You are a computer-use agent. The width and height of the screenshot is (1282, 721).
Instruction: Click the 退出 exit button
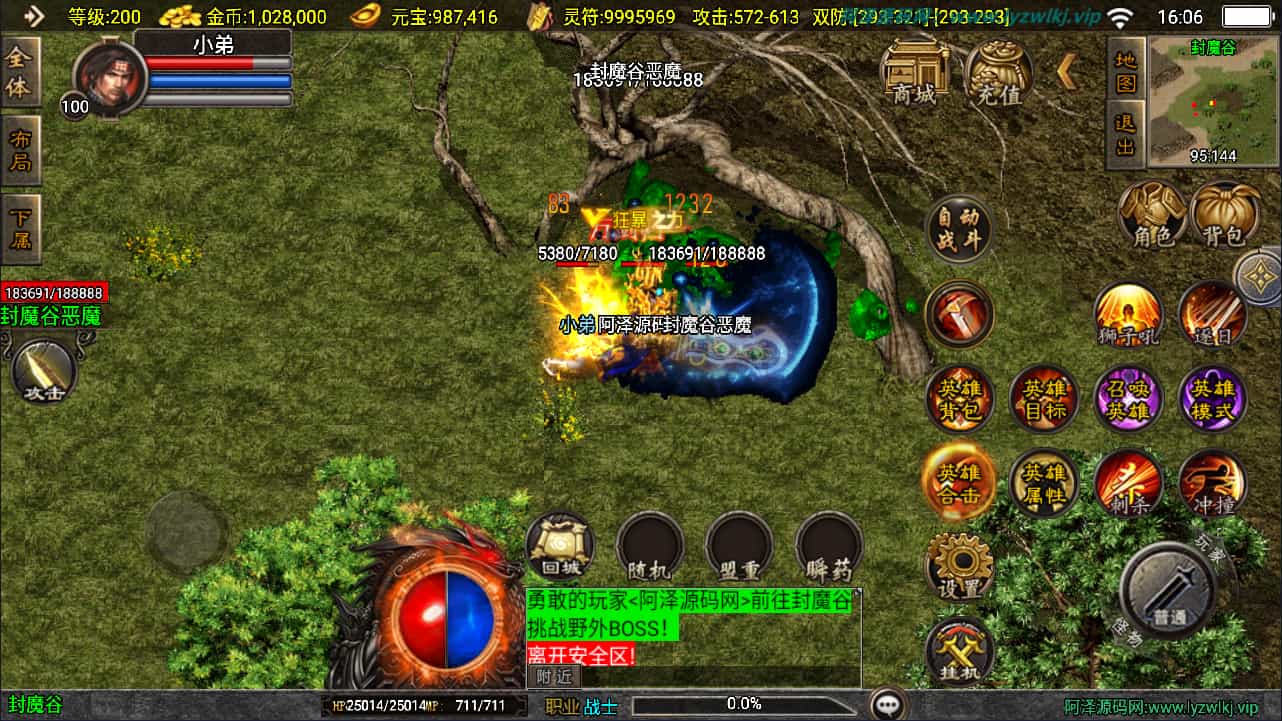pos(1126,134)
